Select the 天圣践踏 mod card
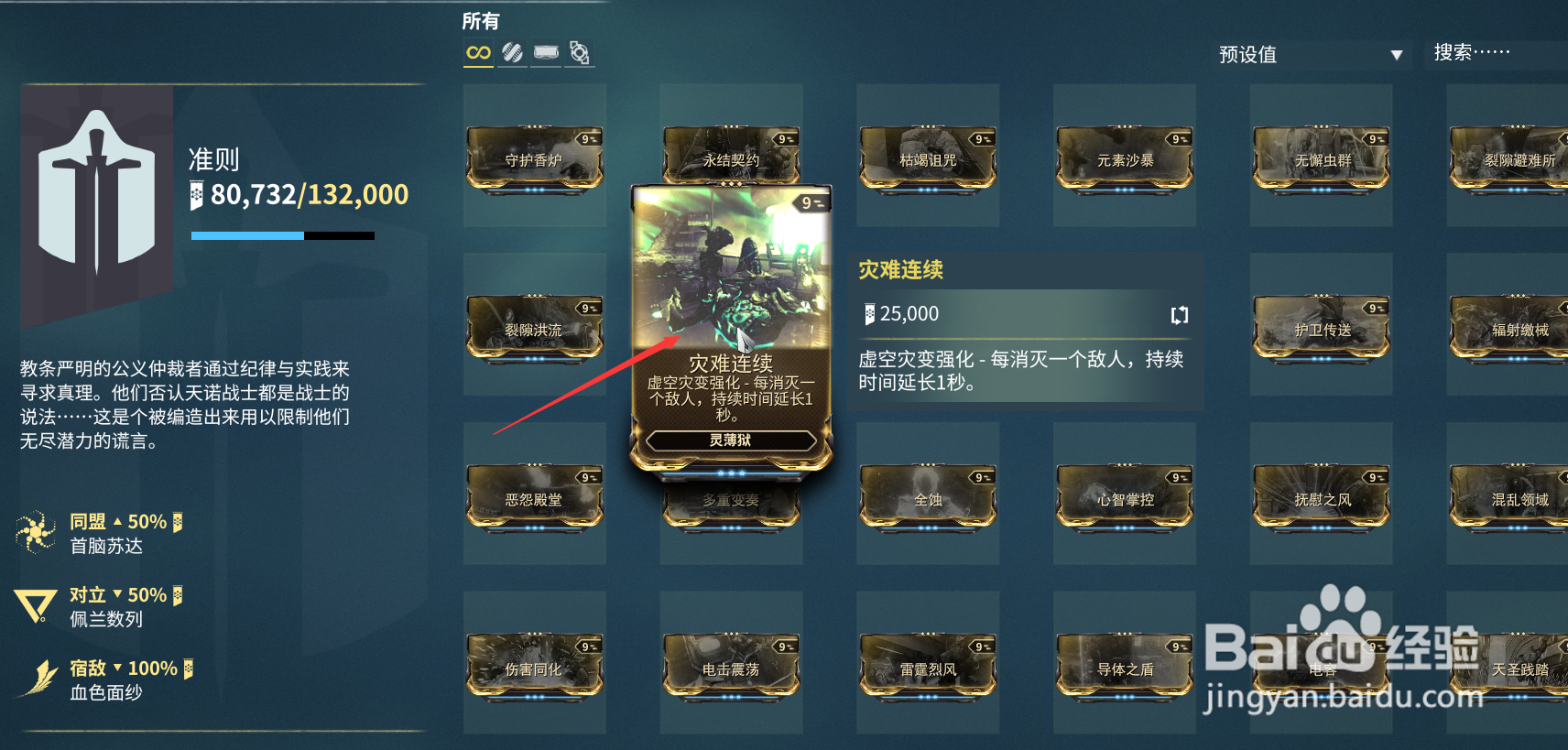The width and height of the screenshot is (1568, 750). 1522,668
